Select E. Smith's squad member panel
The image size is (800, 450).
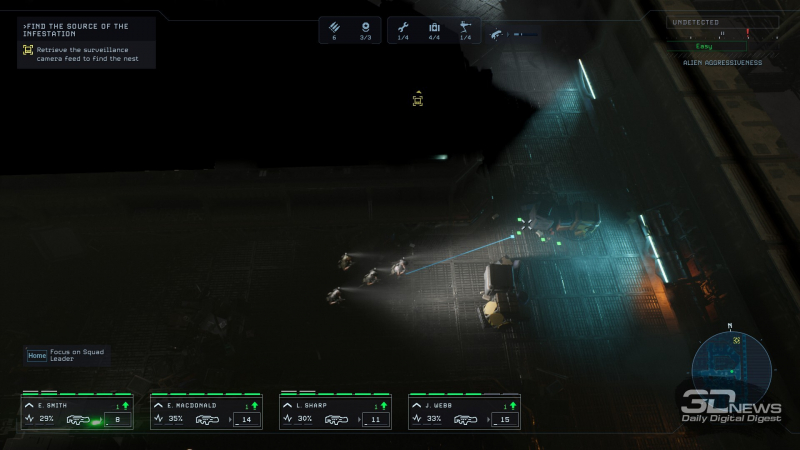click(x=77, y=412)
